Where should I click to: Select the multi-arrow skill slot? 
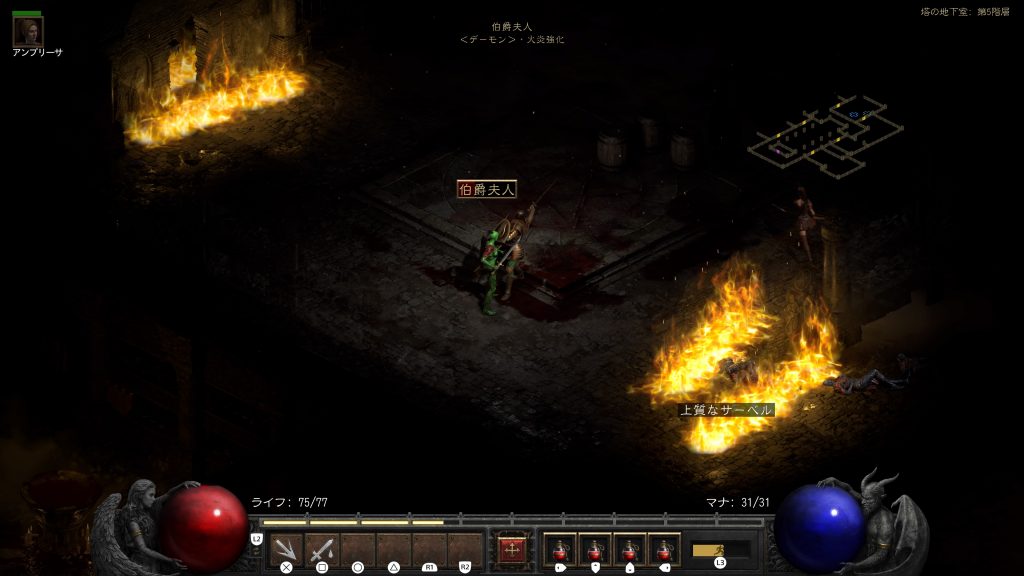pos(286,549)
